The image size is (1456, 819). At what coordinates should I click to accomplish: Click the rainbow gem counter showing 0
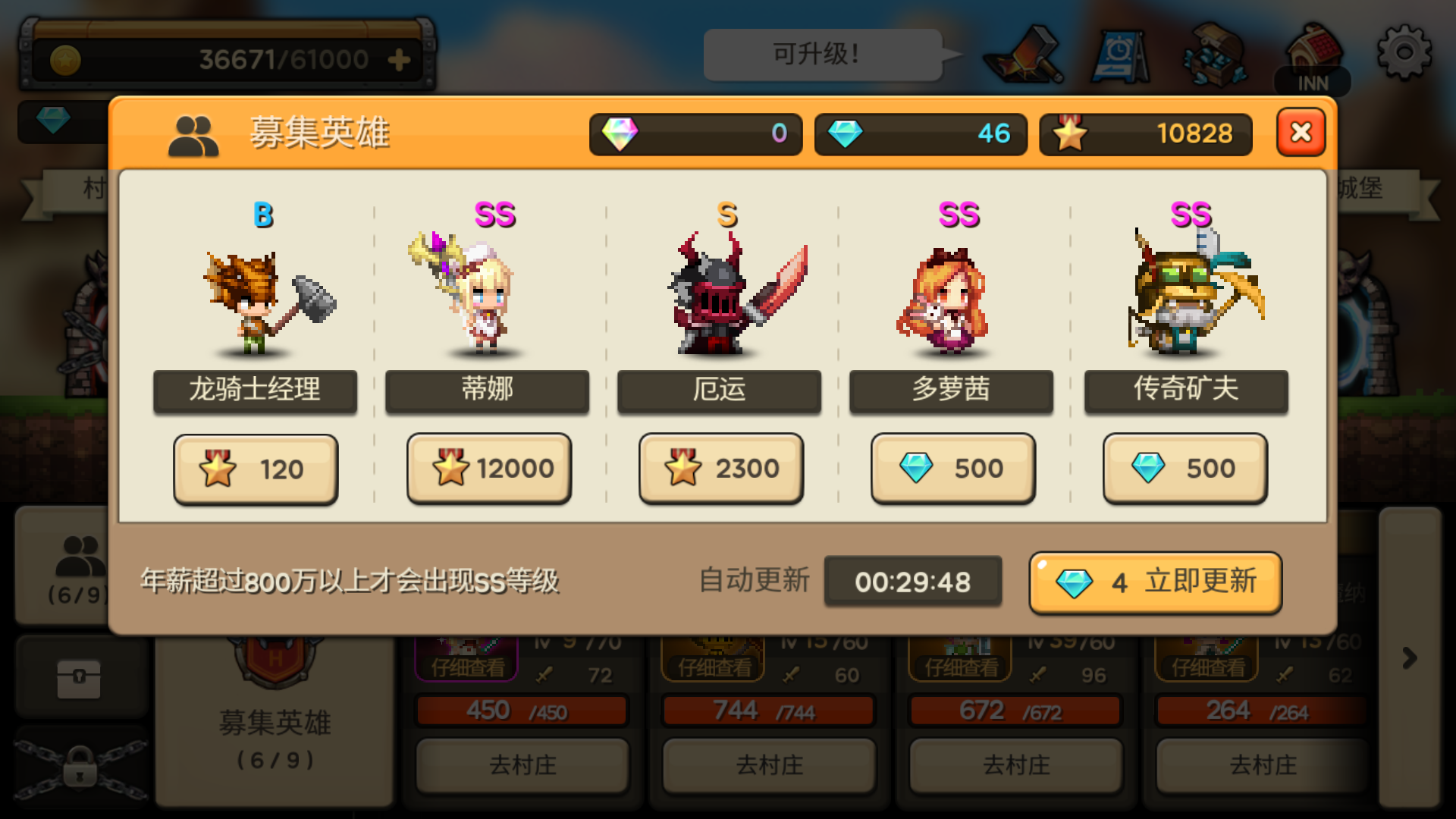coord(695,134)
